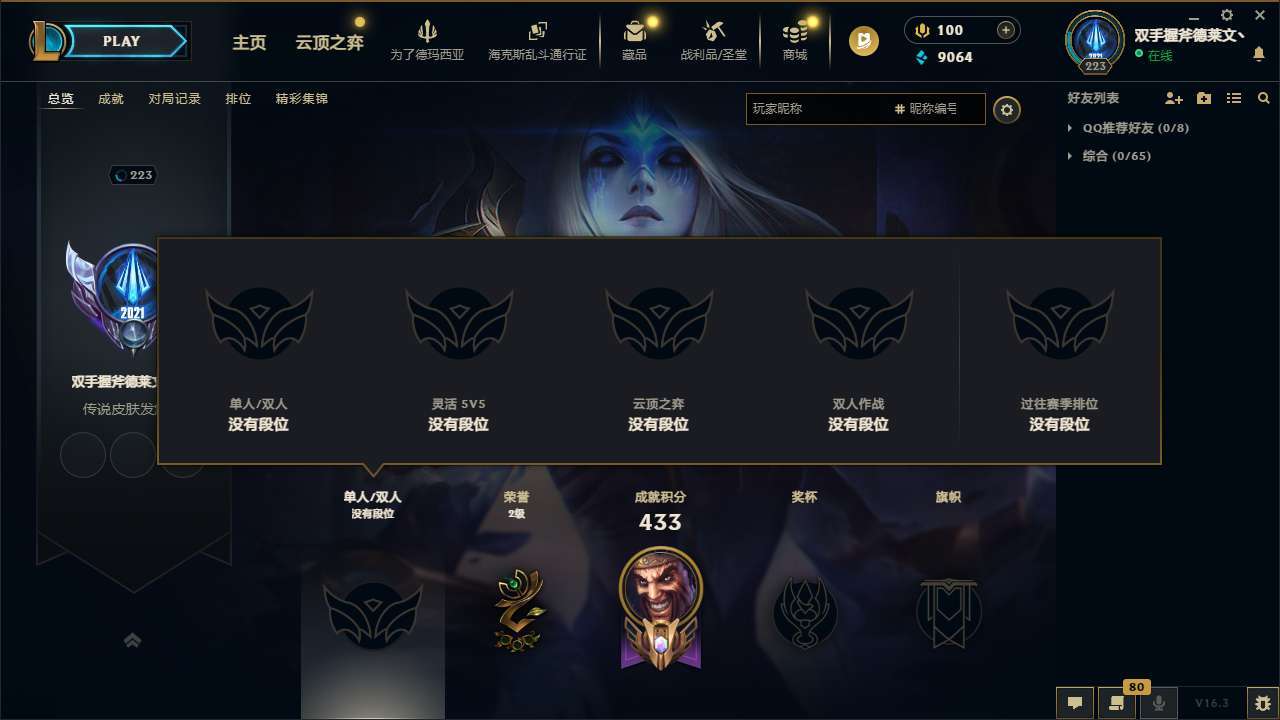The image size is (1280, 720).
Task: Open the 为了德玛西亚 event page
Action: click(428, 40)
